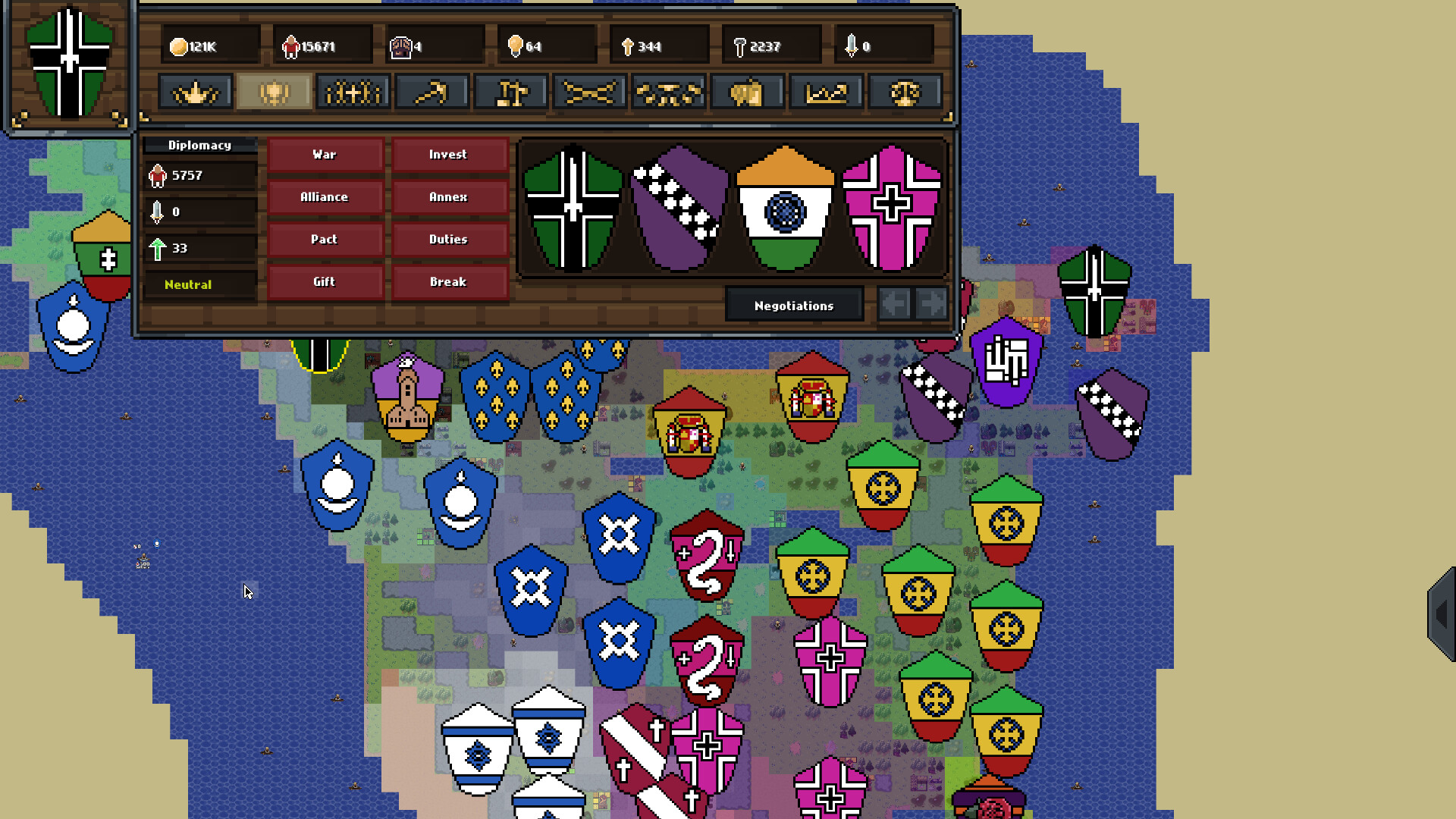Open the statistics graph panel
Viewport: 1456px width, 819px height.
(827, 92)
